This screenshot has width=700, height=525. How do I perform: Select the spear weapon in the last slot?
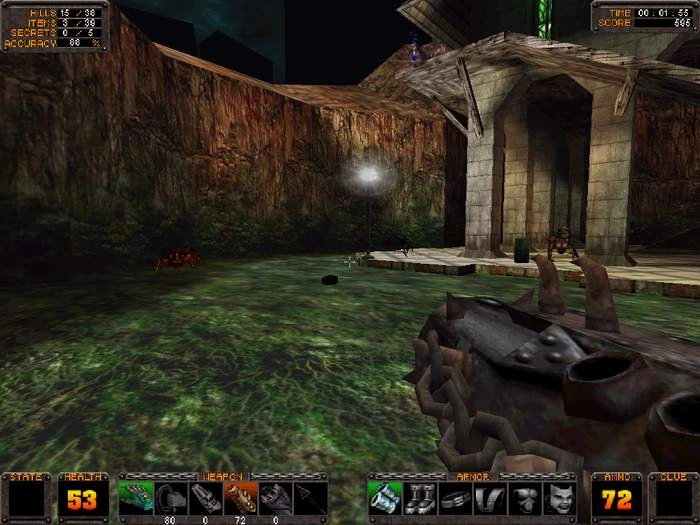pos(312,497)
